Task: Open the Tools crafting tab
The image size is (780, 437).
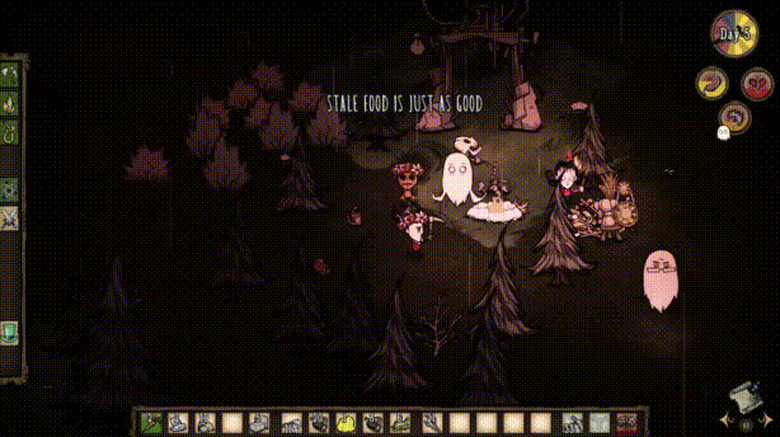Action: (x=11, y=75)
